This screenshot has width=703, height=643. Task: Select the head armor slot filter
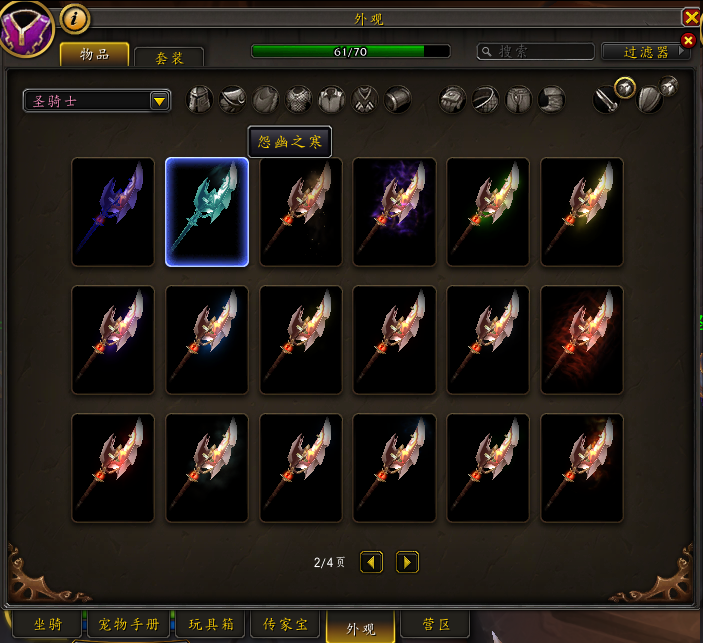tap(200, 99)
